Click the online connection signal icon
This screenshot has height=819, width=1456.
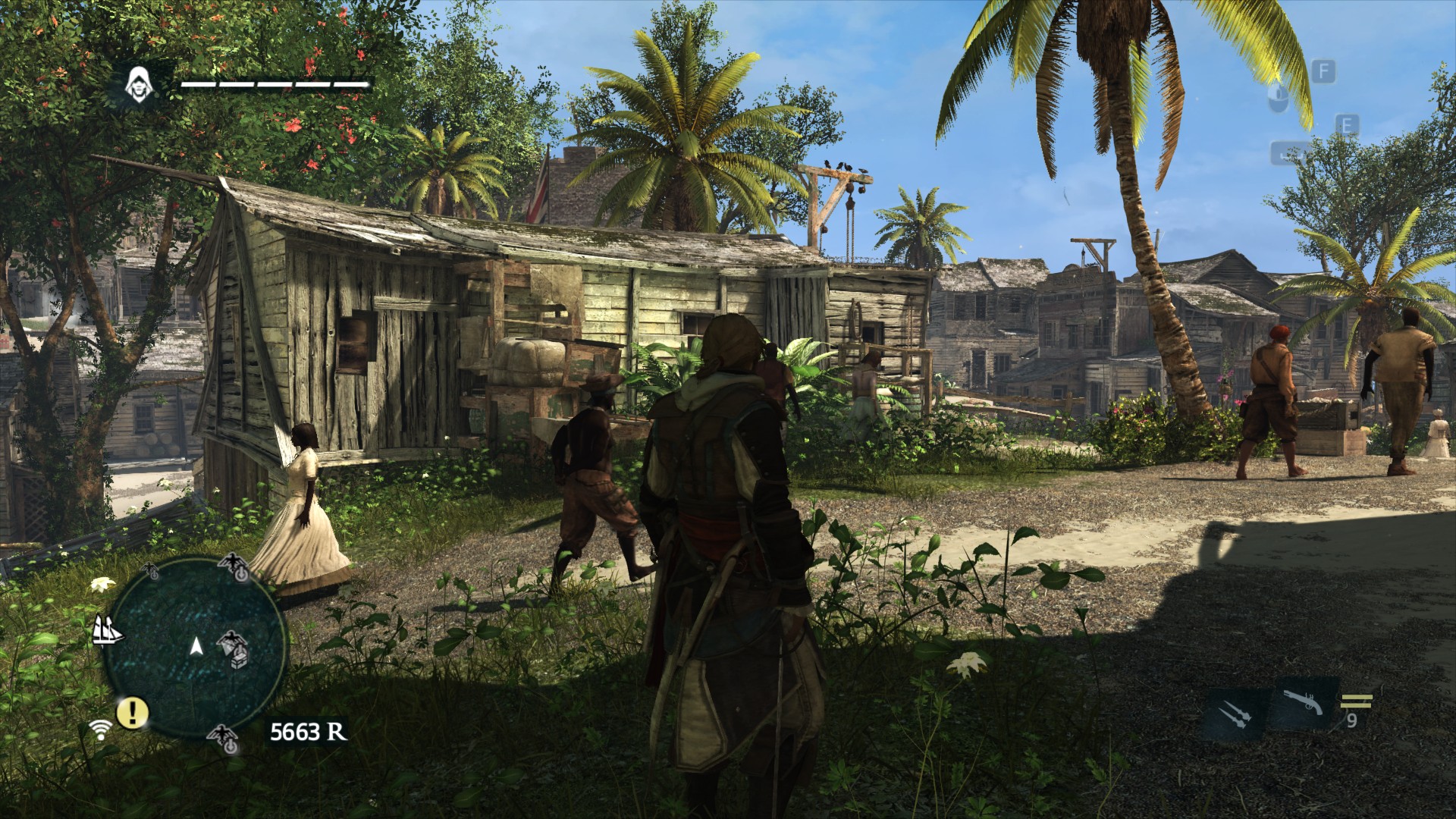tap(99, 729)
